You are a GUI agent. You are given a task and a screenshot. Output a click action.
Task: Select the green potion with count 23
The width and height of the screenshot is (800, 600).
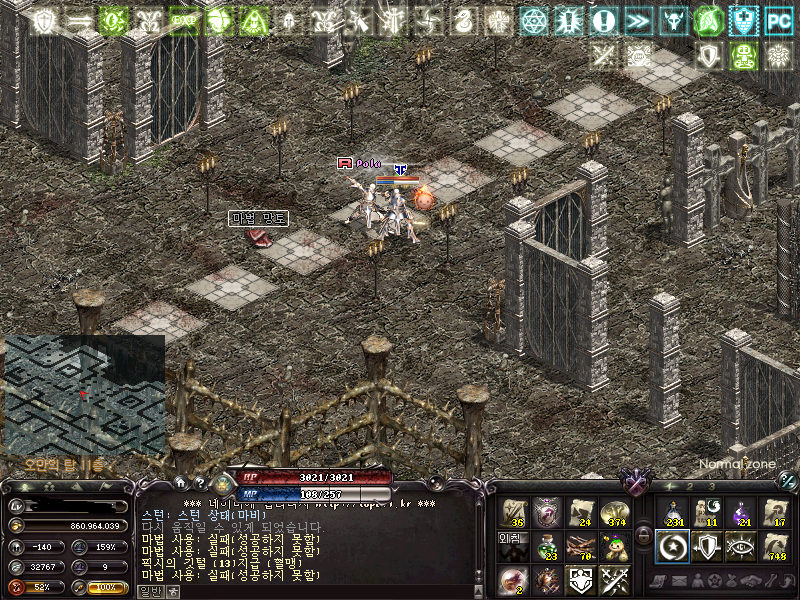click(546, 545)
